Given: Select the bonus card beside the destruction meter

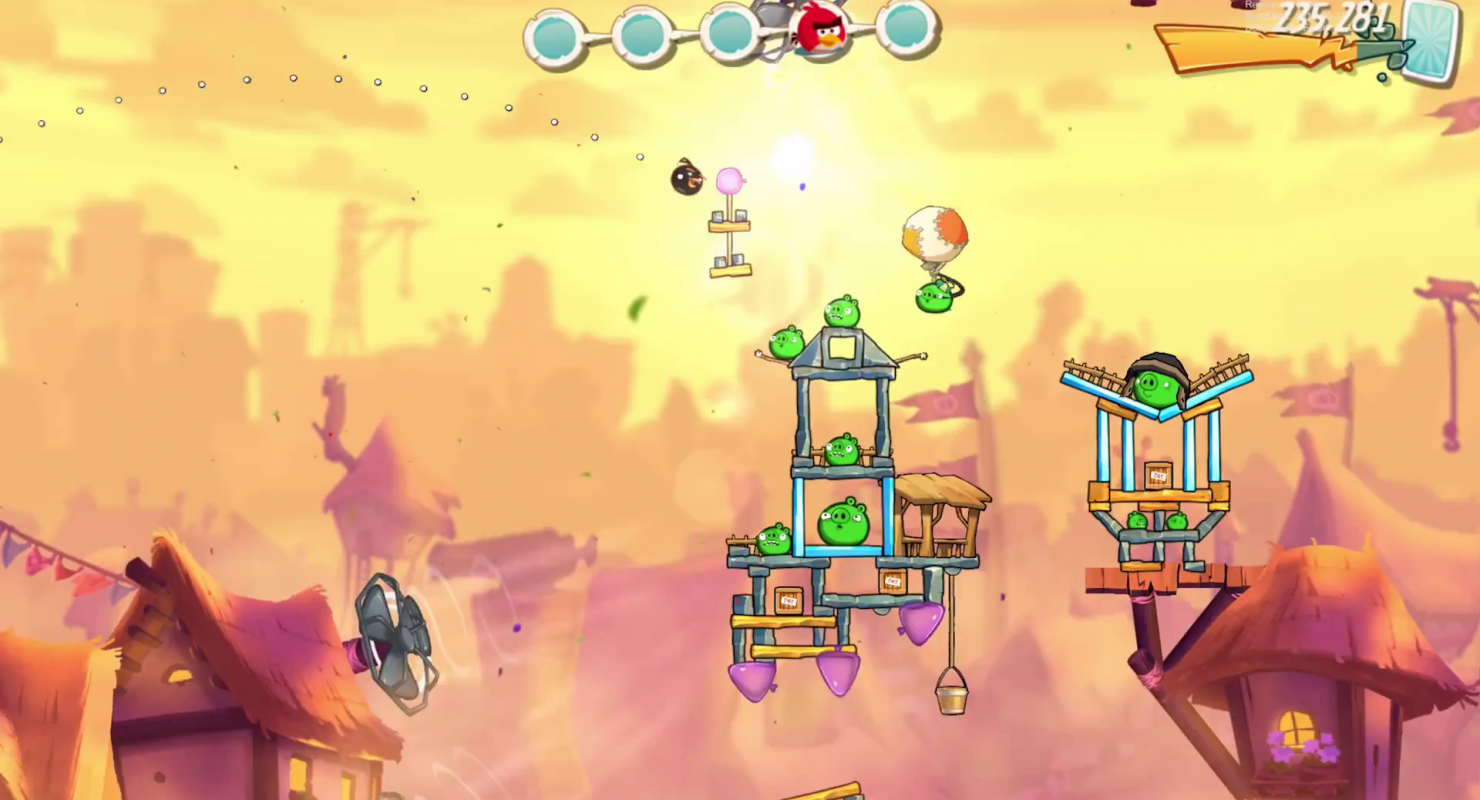Looking at the screenshot, I should 1430,42.
